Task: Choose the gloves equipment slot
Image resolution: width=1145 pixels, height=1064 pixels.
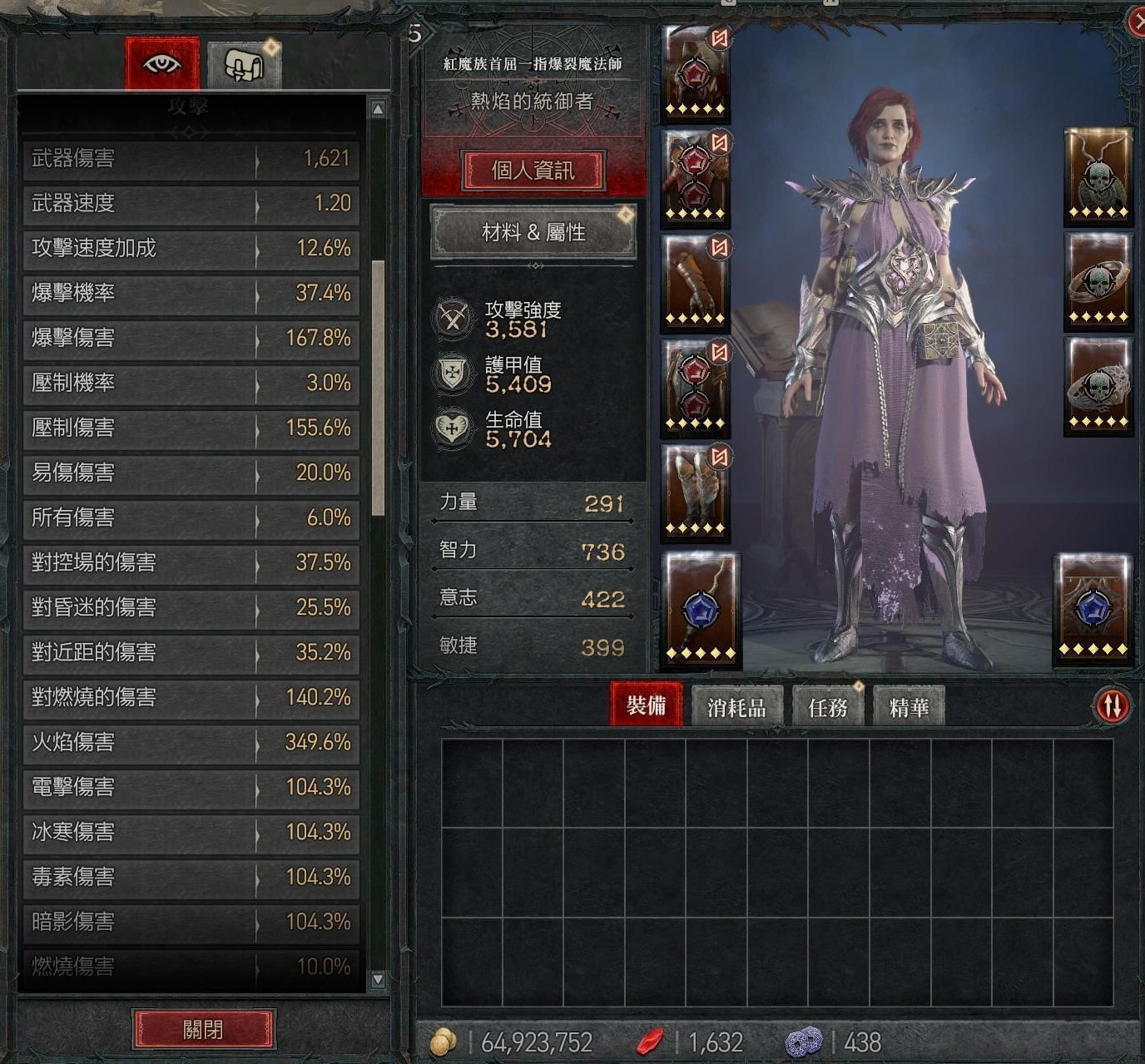Action: 696,283
